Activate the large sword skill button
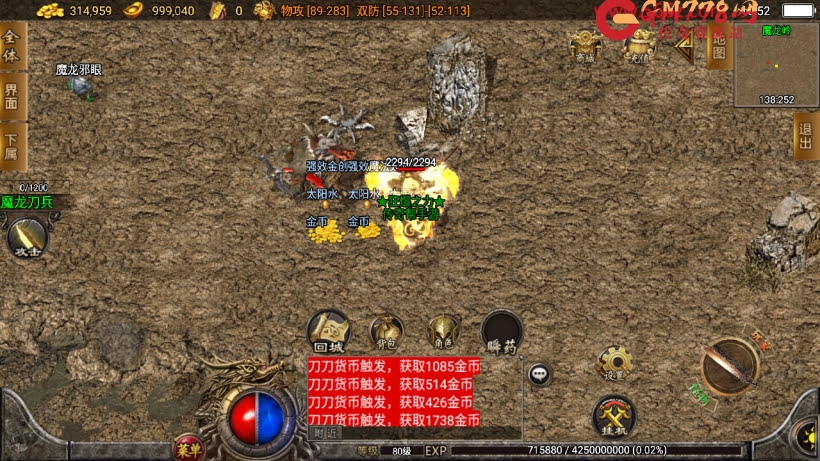Image resolution: width=820 pixels, height=461 pixels. click(729, 366)
